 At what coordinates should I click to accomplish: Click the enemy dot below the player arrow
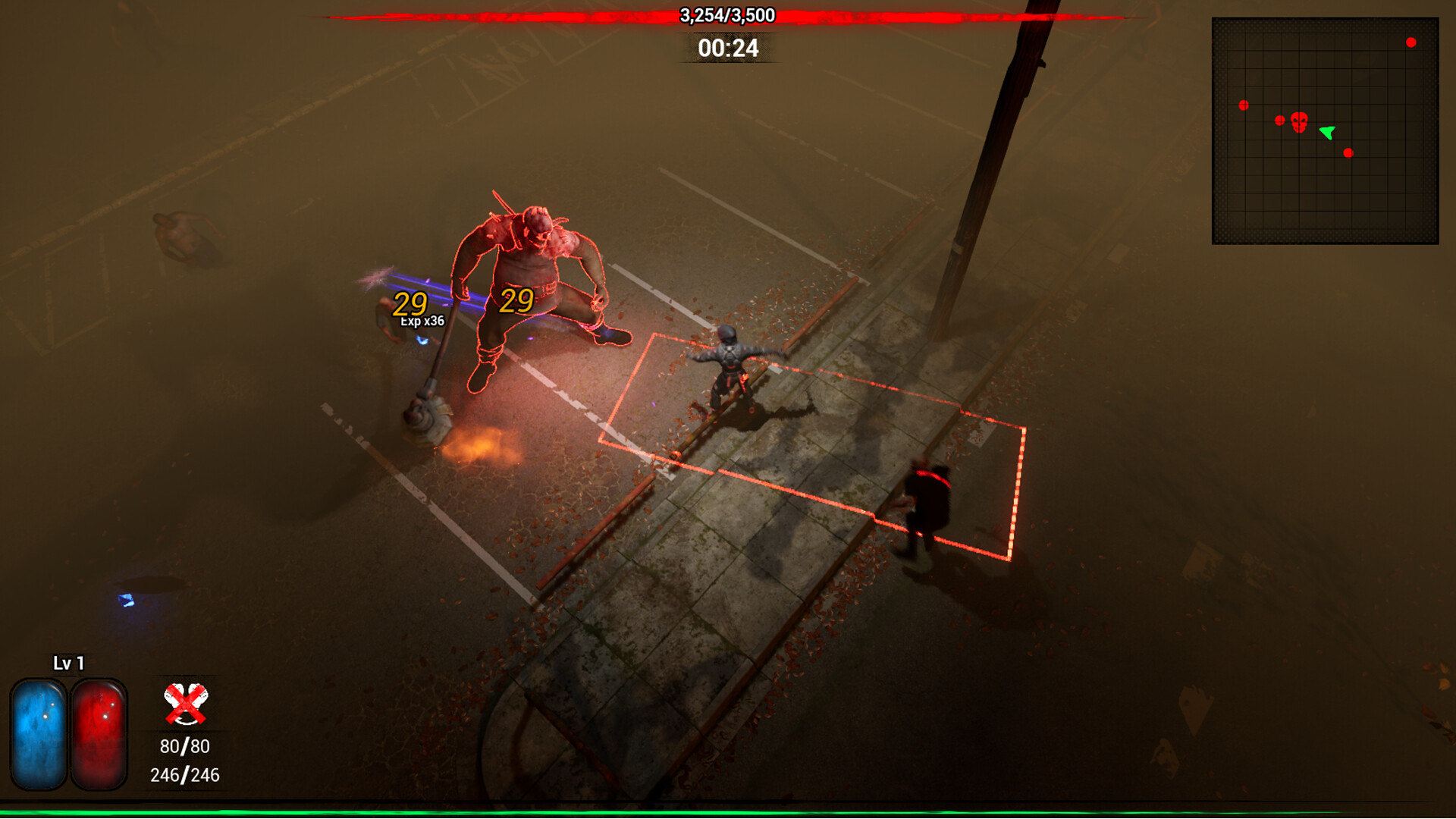pyautogui.click(x=1348, y=152)
